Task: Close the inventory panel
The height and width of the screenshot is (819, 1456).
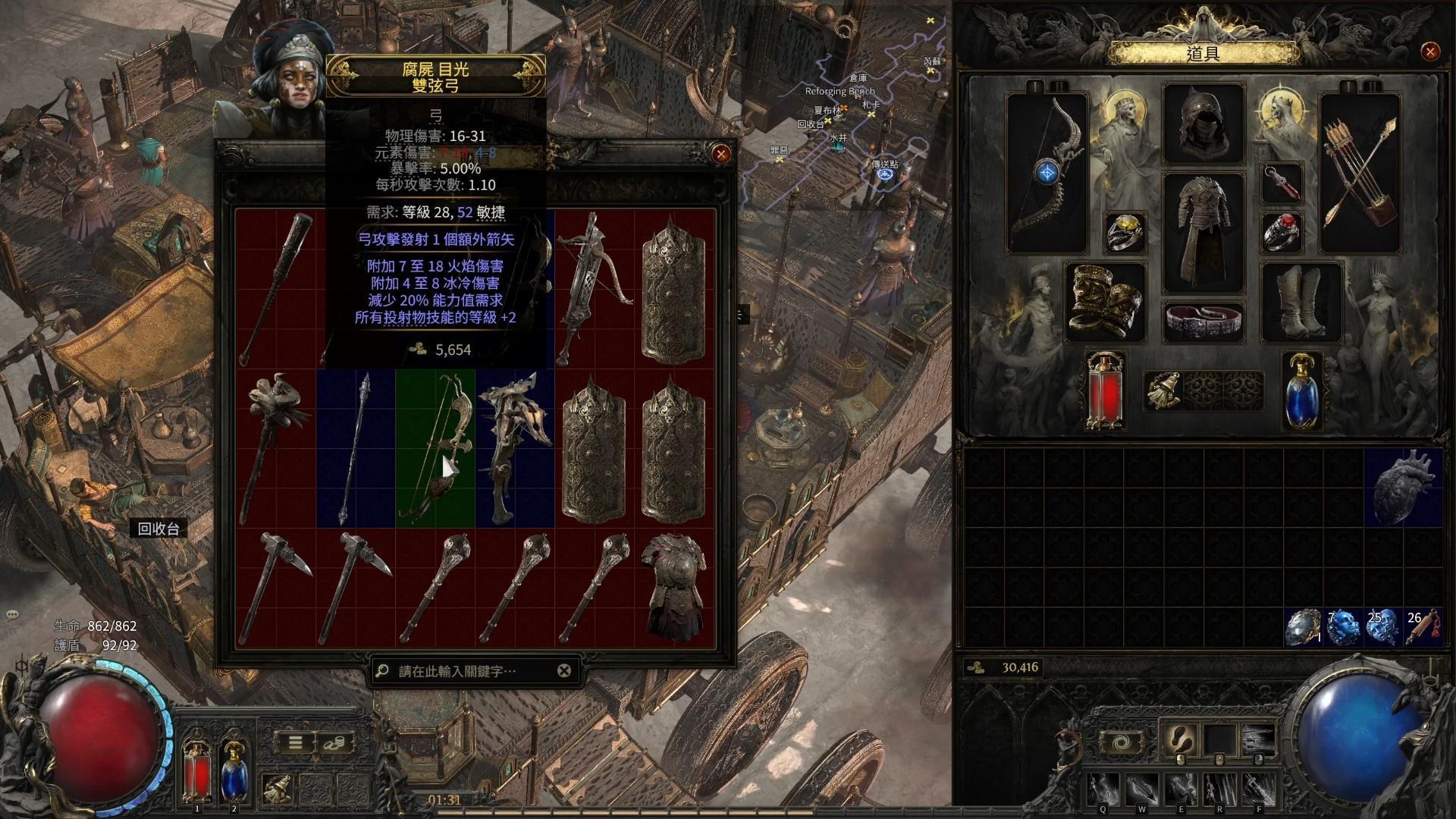Action: (1430, 52)
